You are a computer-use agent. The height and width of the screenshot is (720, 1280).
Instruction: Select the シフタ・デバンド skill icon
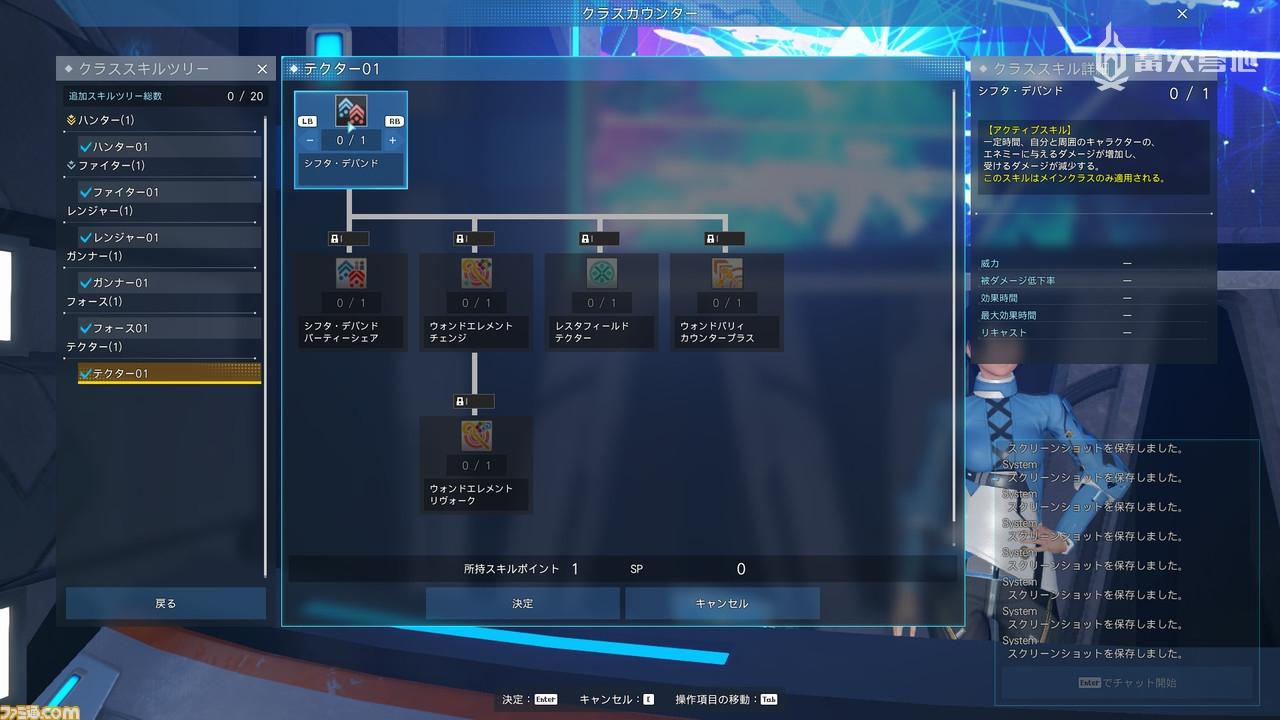(x=350, y=110)
